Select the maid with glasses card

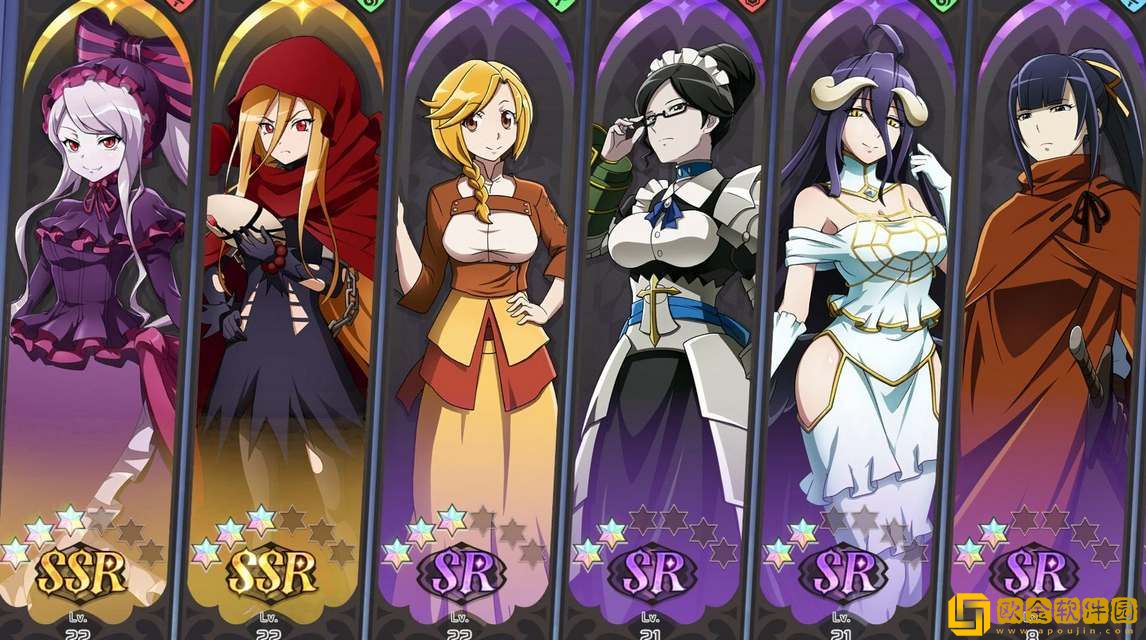point(672,300)
